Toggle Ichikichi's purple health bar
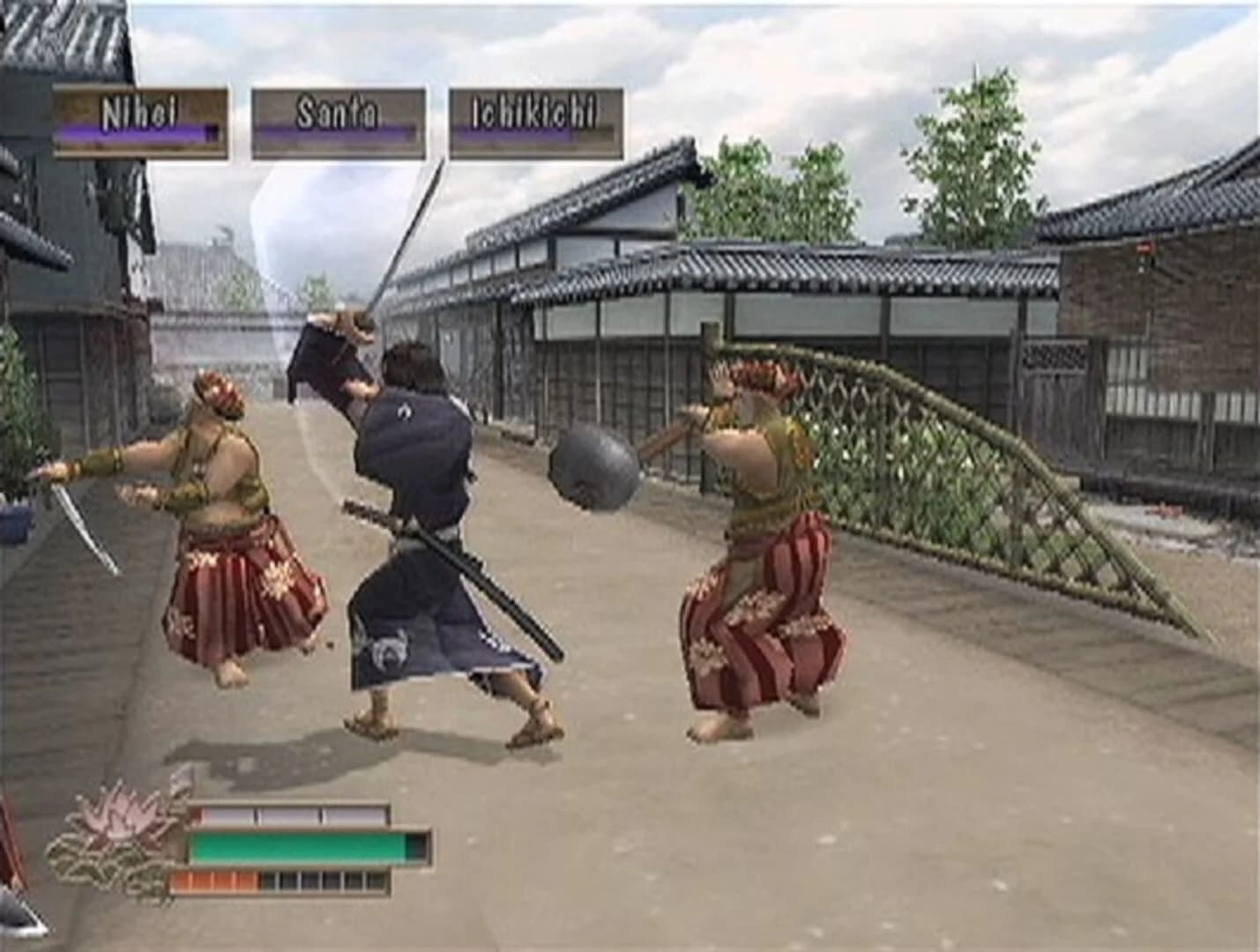The width and height of the screenshot is (1260, 952). [533, 132]
